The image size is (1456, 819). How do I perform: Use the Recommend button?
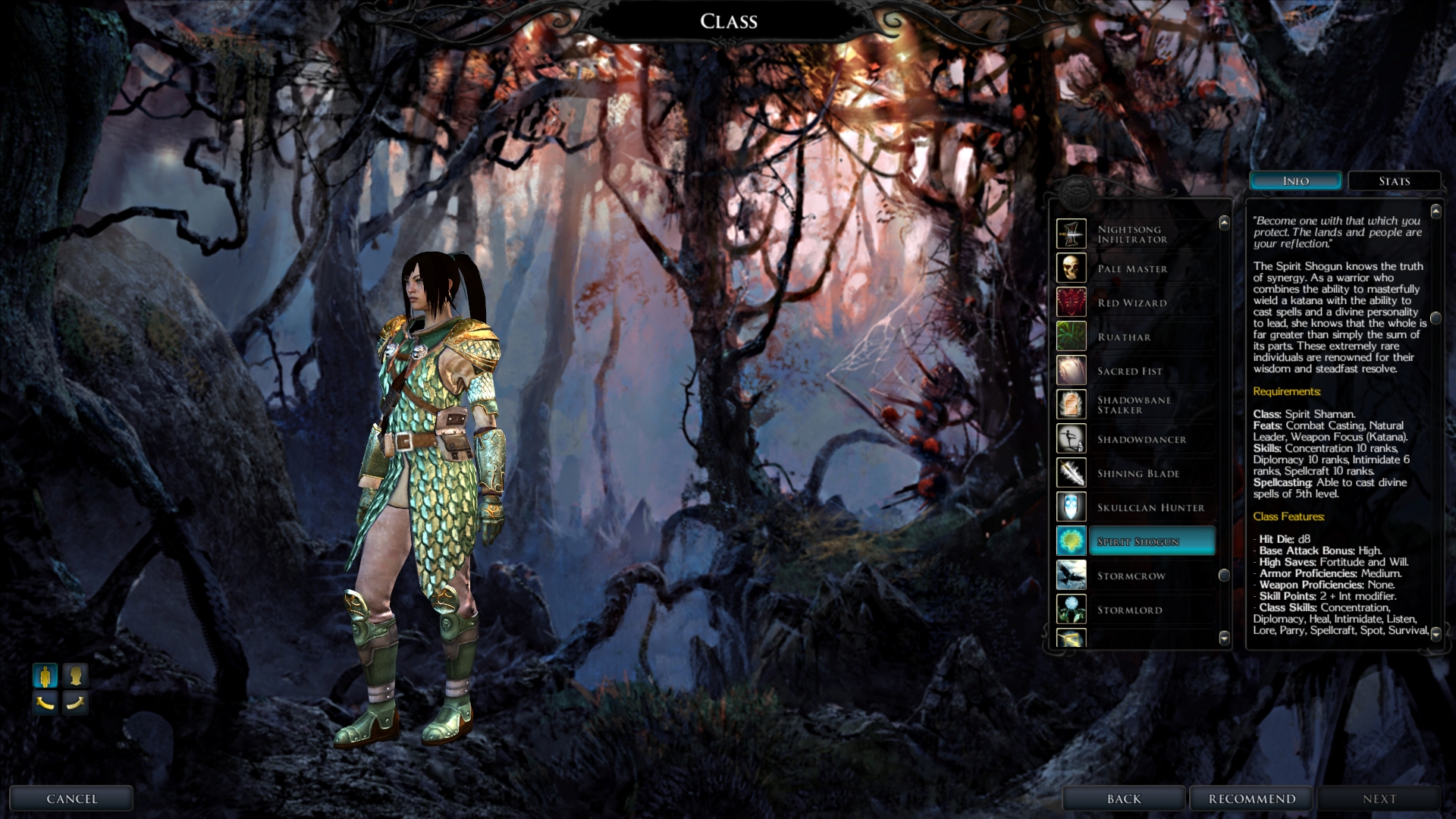pyautogui.click(x=1251, y=799)
